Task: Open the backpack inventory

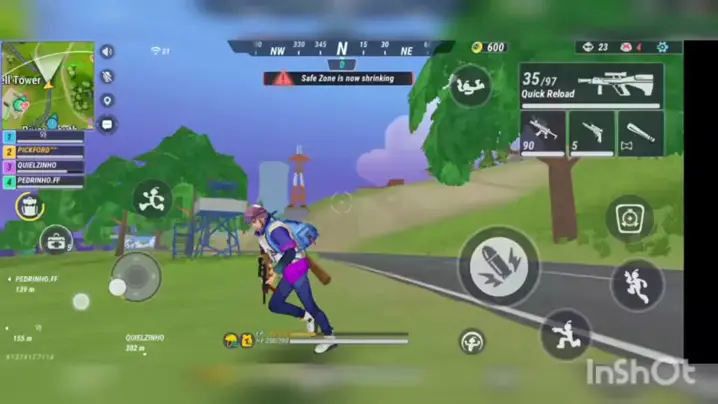Action: [x=29, y=206]
